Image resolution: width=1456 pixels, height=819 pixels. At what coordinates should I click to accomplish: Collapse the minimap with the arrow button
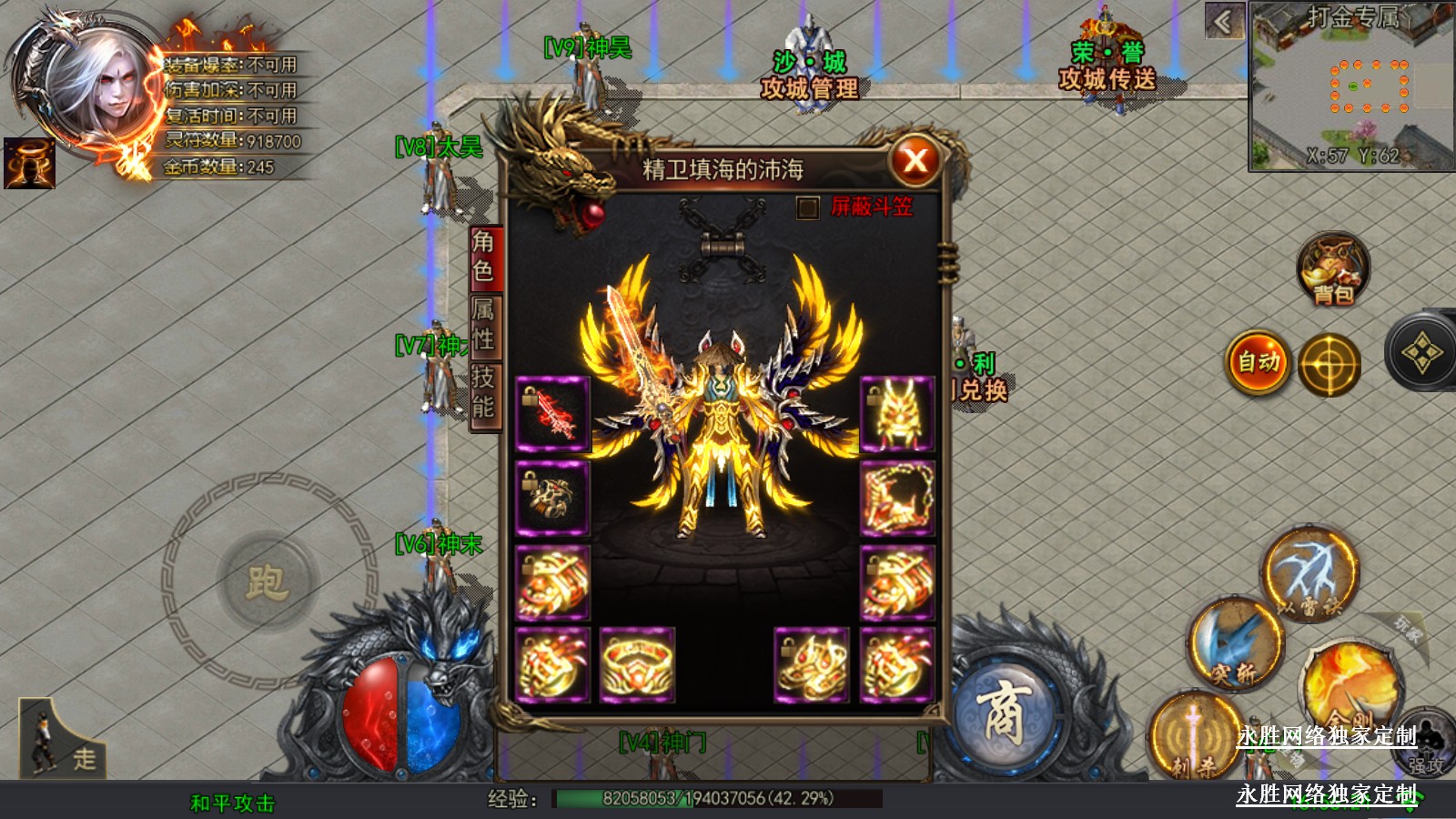(x=1224, y=21)
